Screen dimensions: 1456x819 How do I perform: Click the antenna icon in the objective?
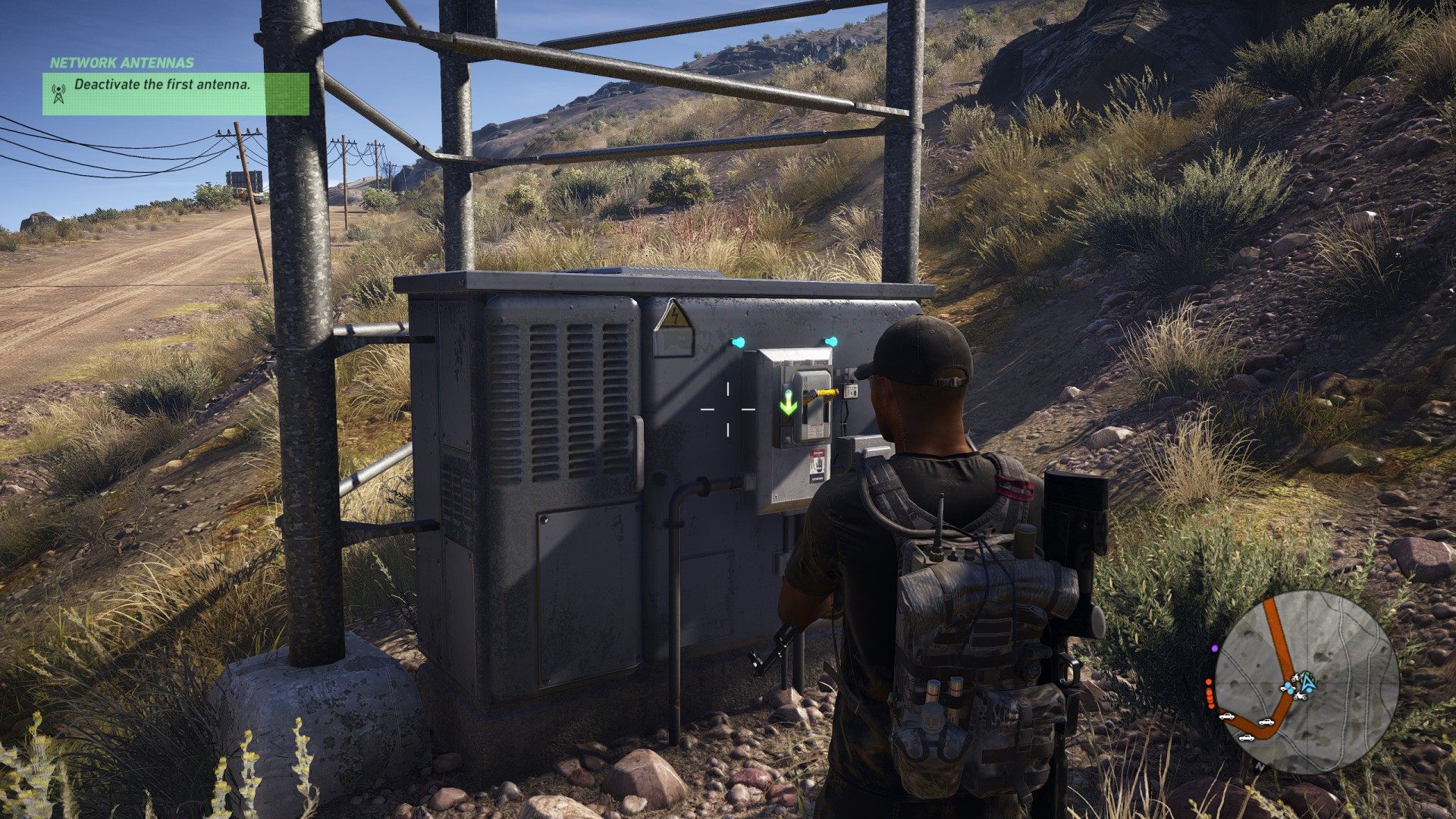tap(58, 93)
